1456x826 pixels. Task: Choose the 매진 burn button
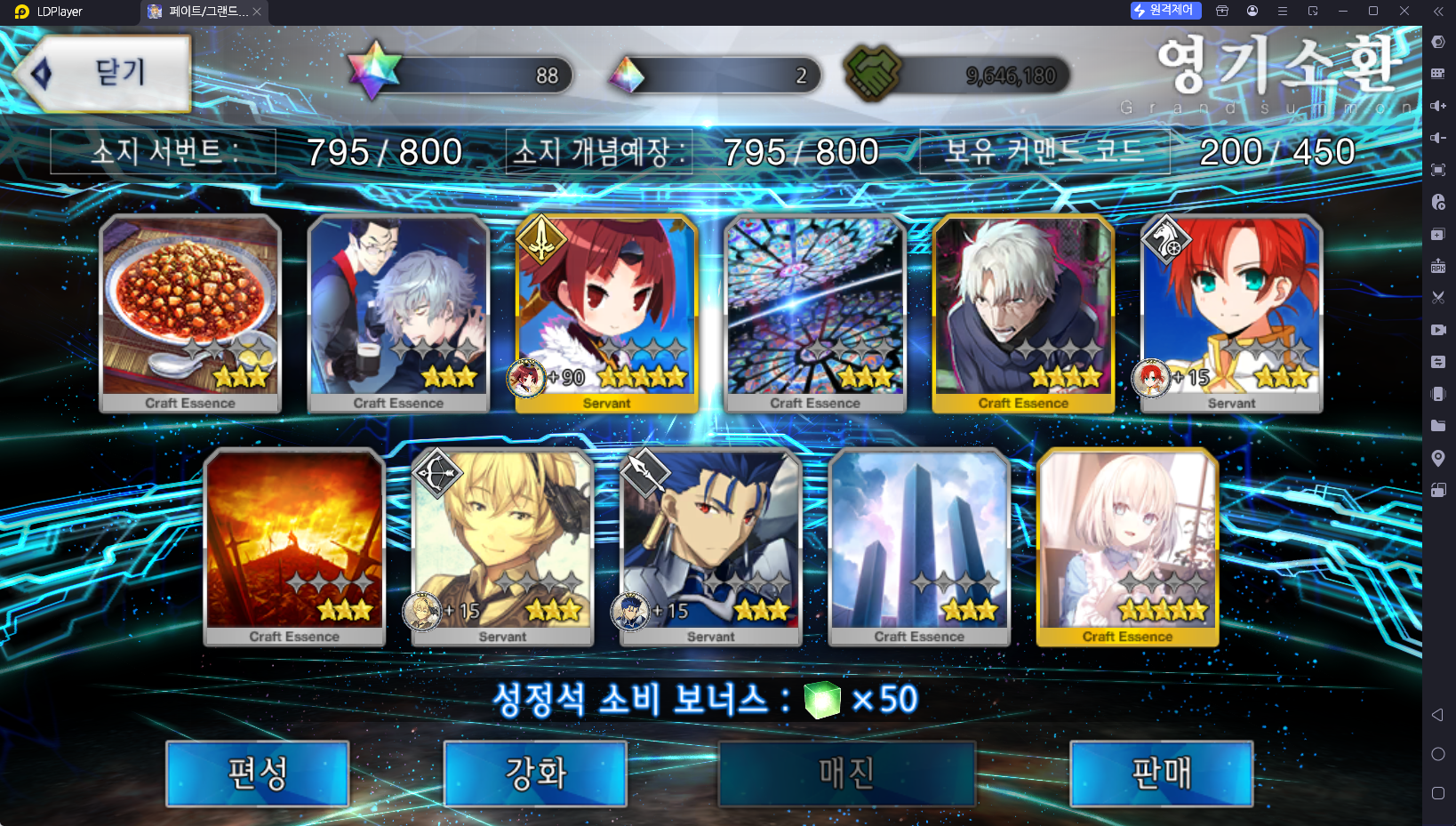(847, 774)
